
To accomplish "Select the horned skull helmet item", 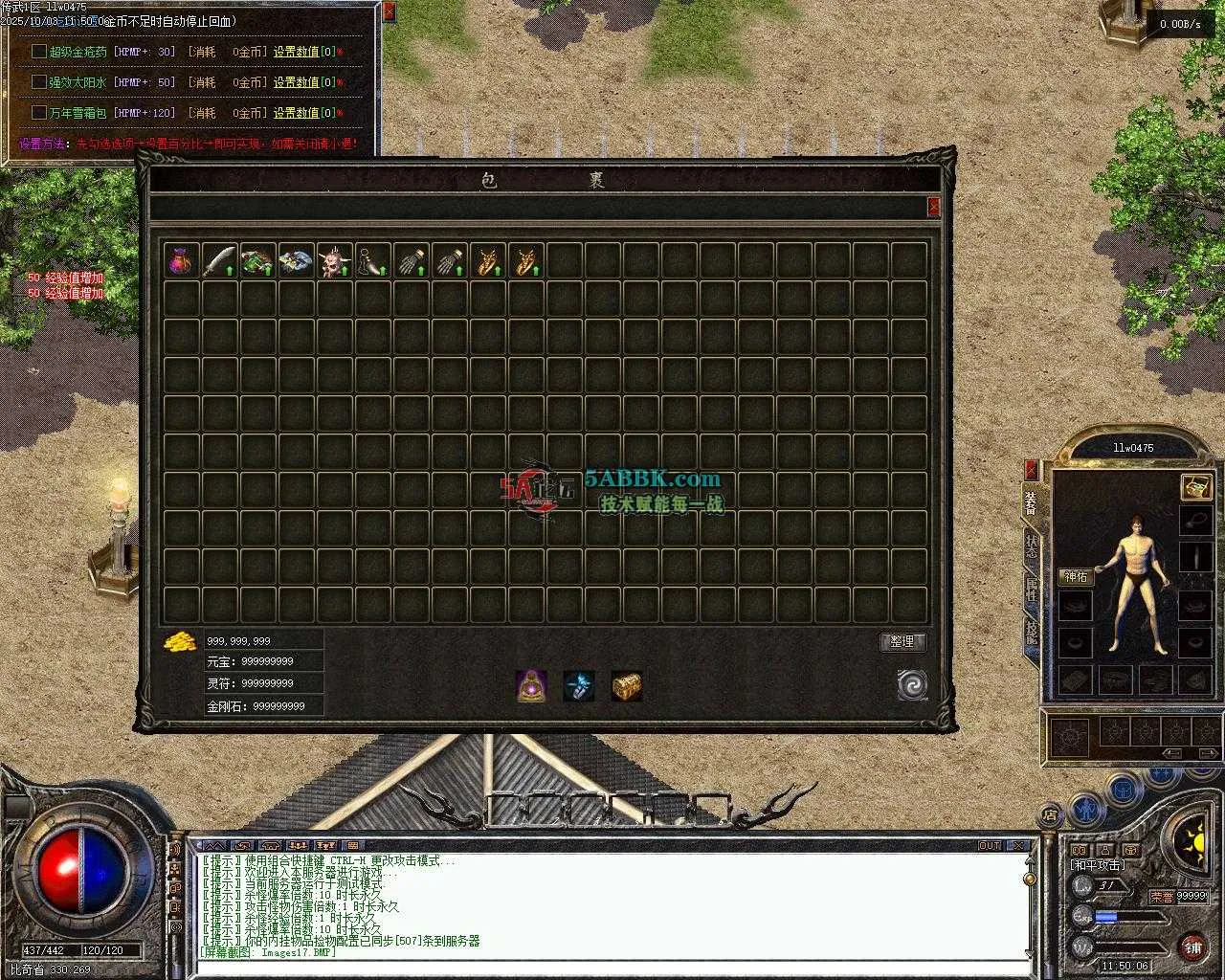I will tap(335, 260).
